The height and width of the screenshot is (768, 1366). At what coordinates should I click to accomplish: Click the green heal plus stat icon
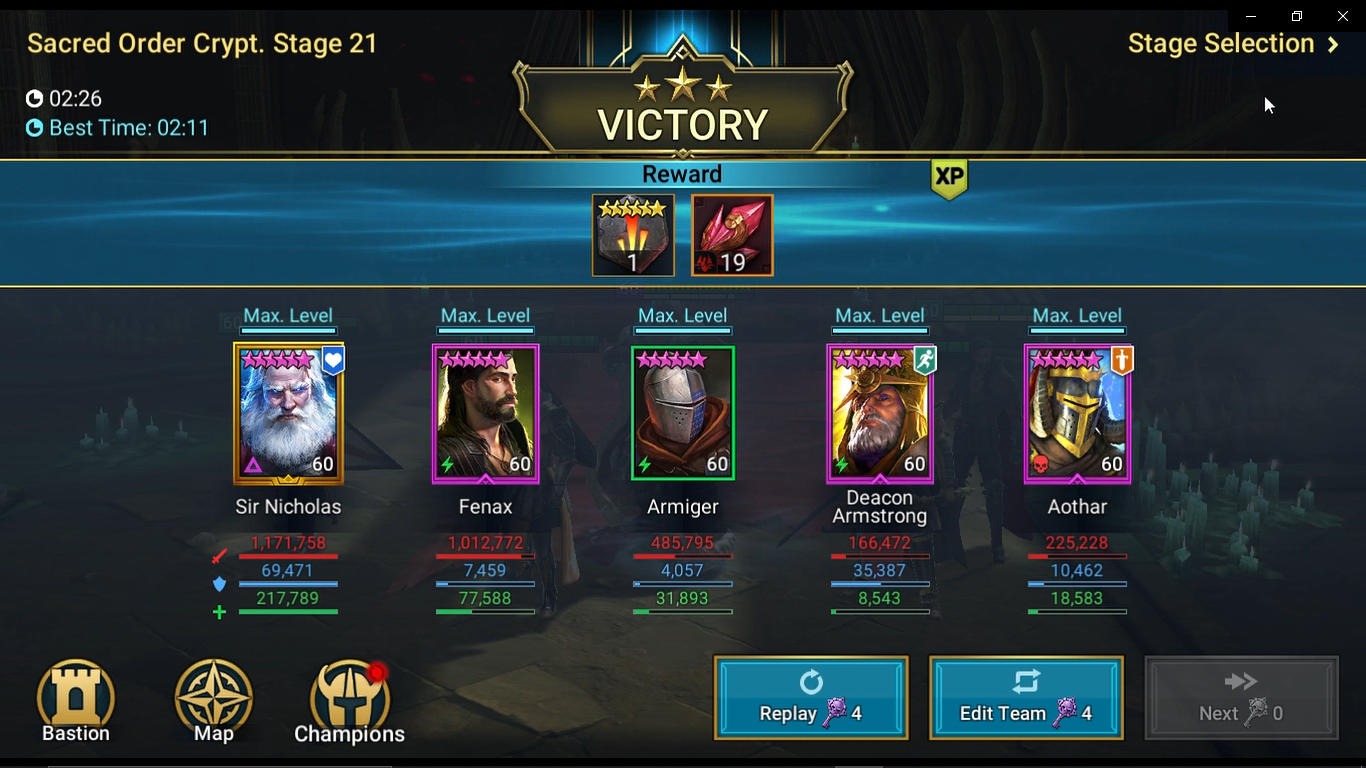coord(219,611)
